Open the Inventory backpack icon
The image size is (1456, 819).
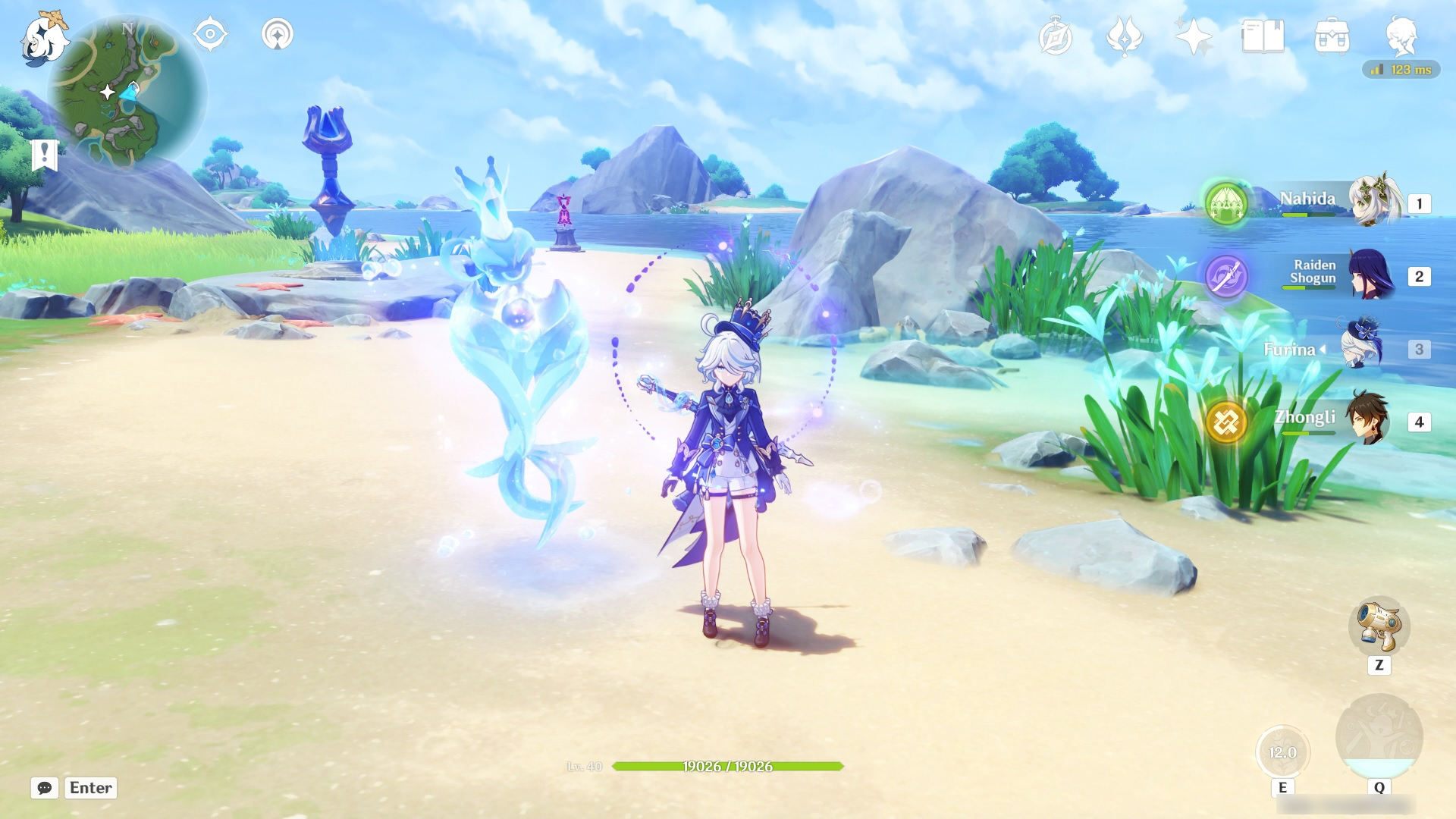(1332, 37)
